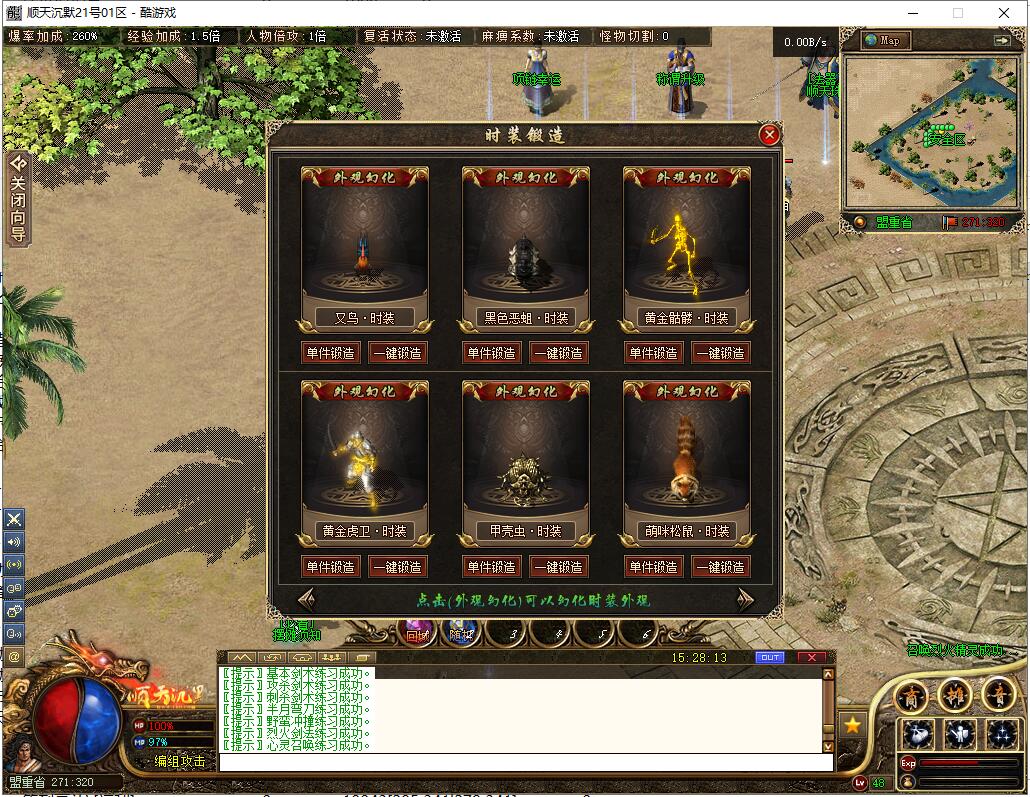Close the guide with 关闭向导
1030x797 pixels.
pyautogui.click(x=17, y=198)
